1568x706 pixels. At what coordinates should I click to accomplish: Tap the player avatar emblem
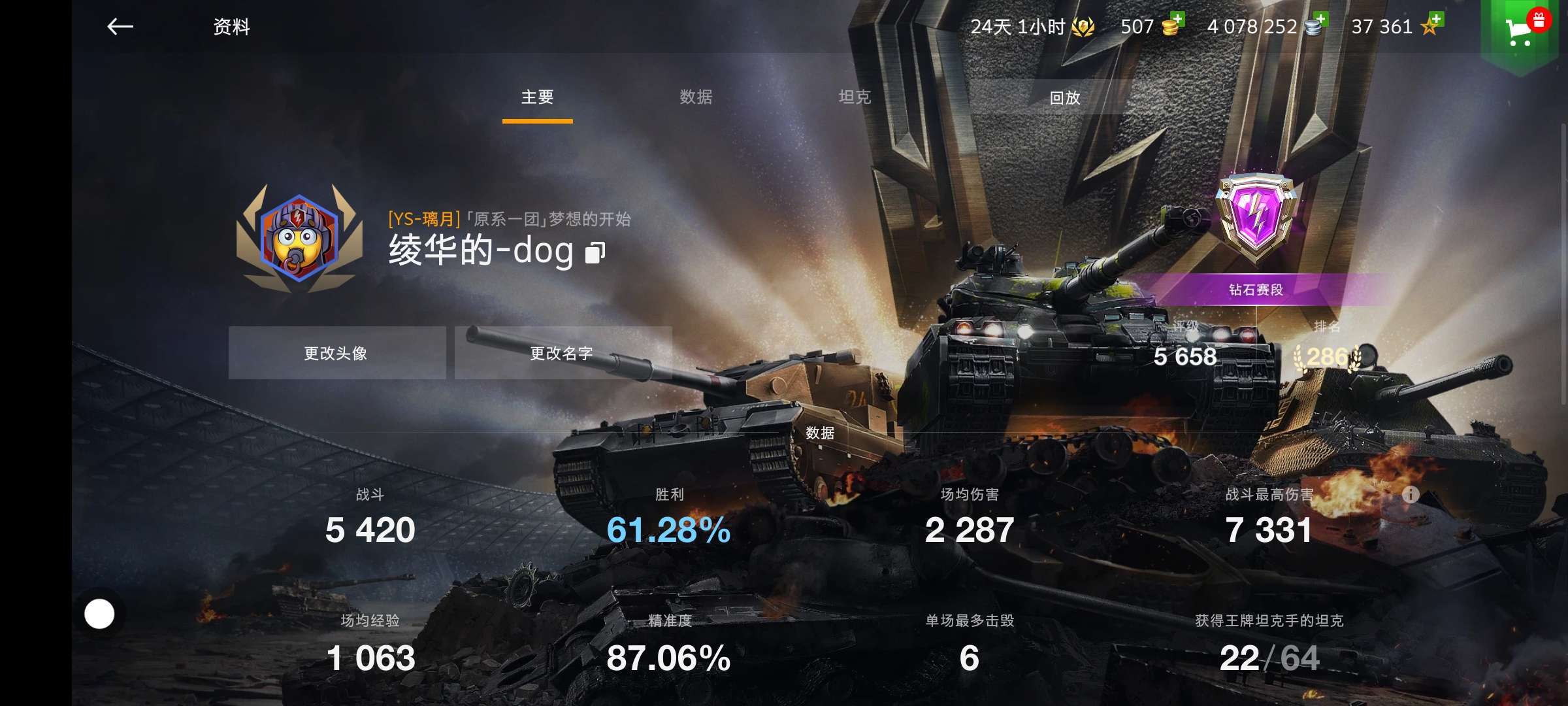[299, 237]
